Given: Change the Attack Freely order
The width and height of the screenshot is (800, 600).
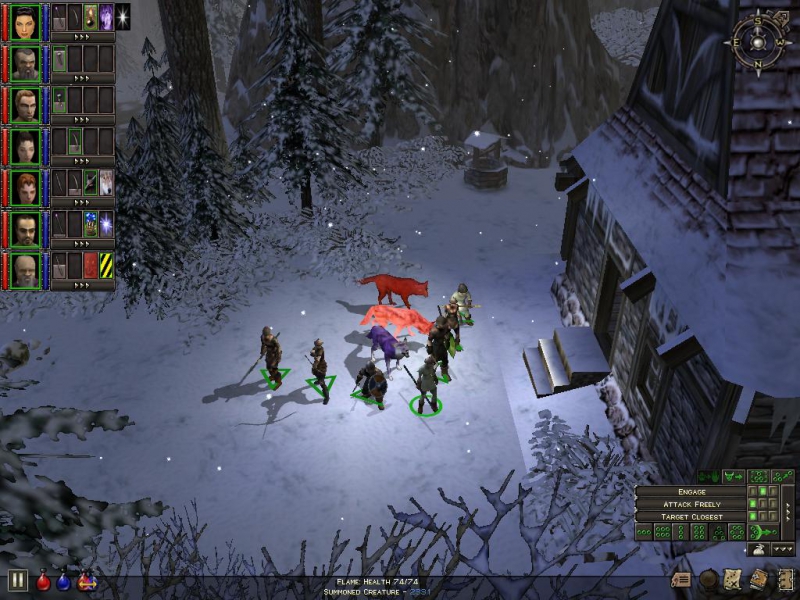Looking at the screenshot, I should (691, 504).
